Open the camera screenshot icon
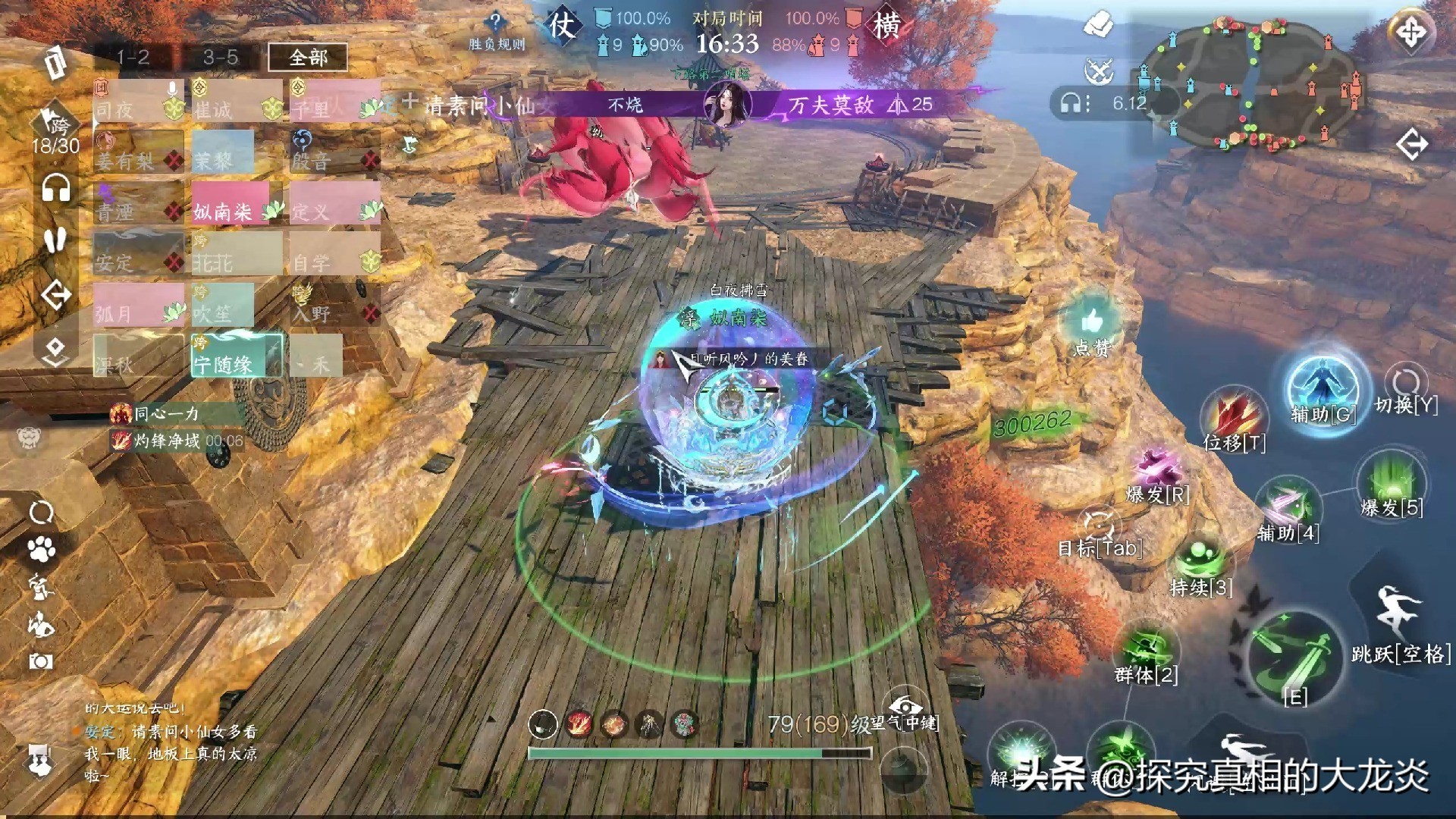Viewport: 1456px width, 819px height. pos(41,661)
